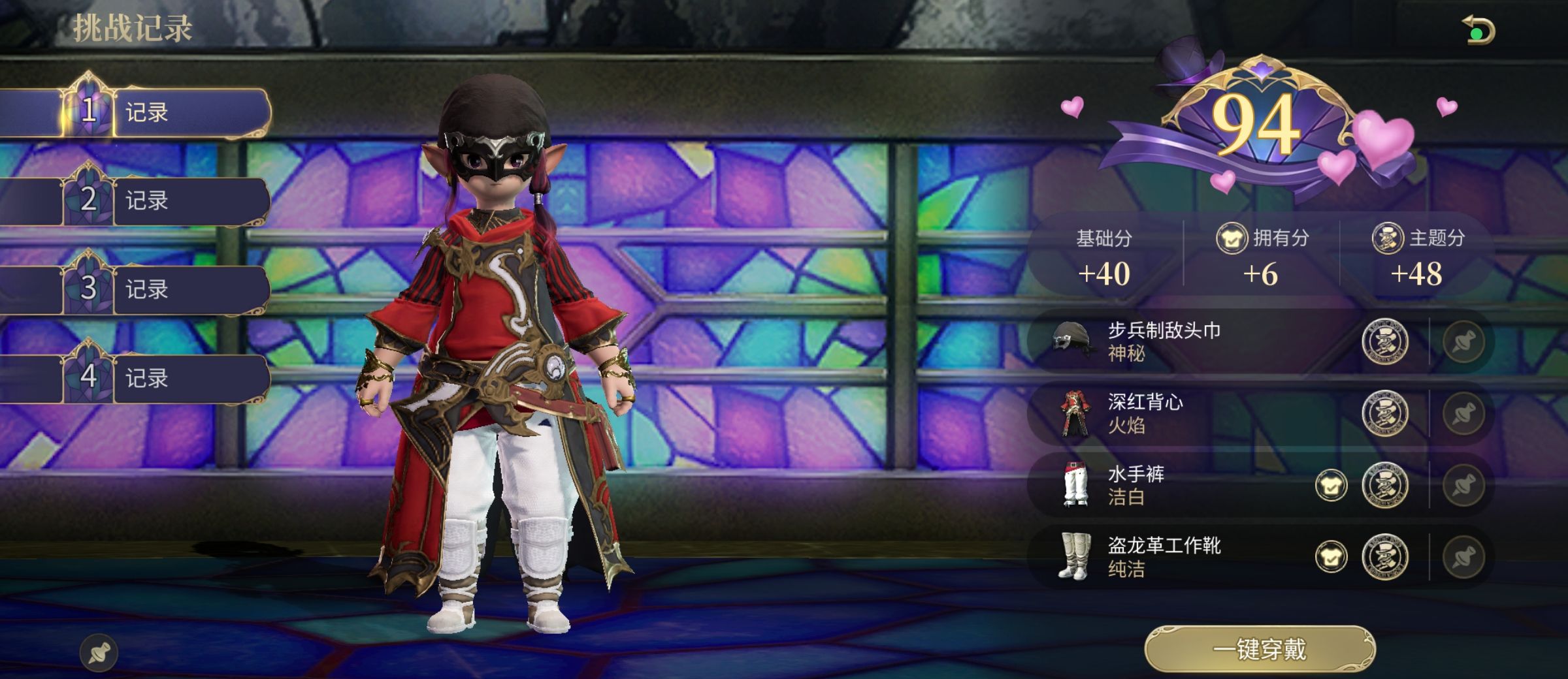Open record 3 tab
Screen dimensions: 1568x679
163,289
